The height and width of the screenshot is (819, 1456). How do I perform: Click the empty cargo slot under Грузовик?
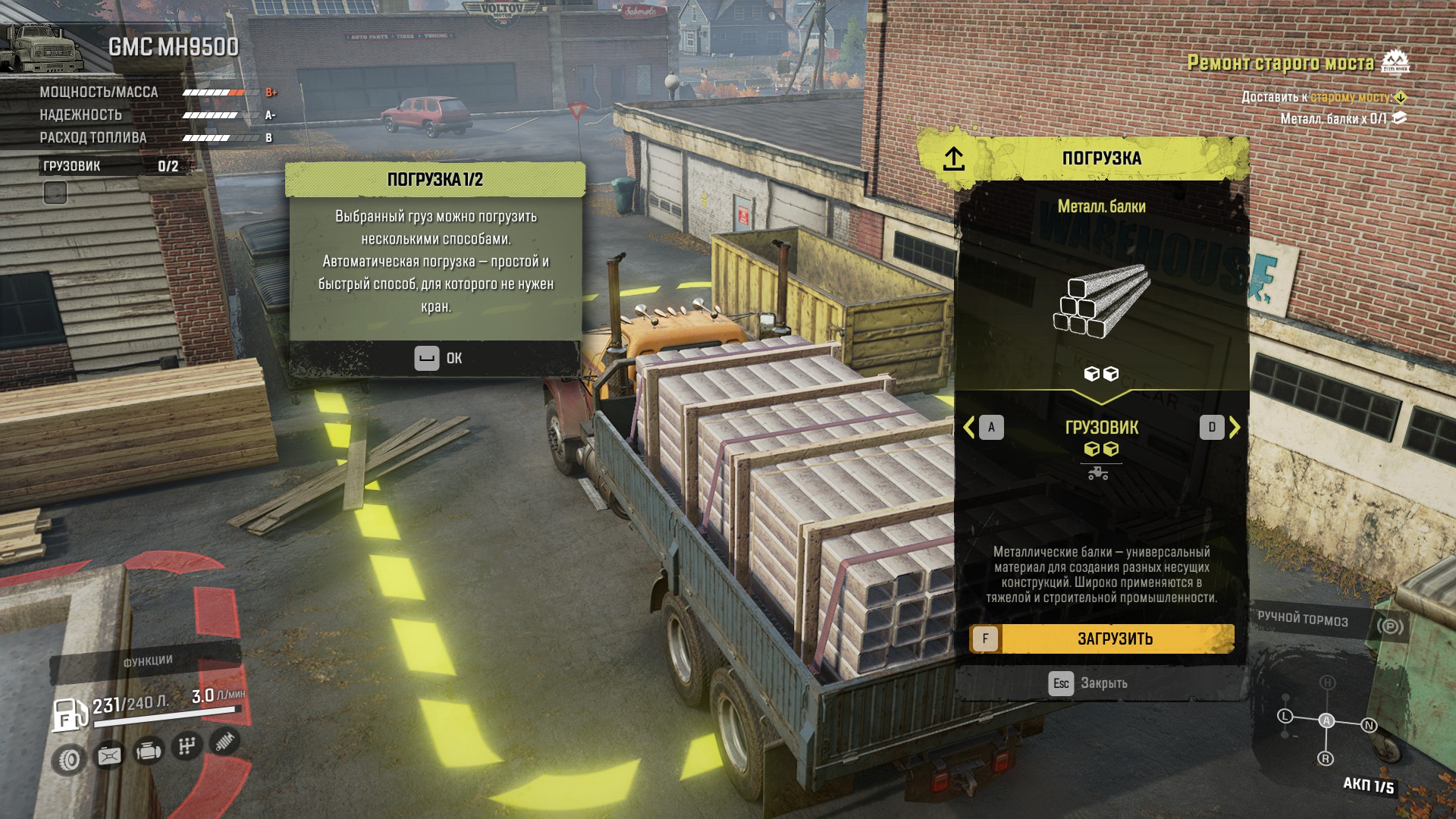coord(55,193)
